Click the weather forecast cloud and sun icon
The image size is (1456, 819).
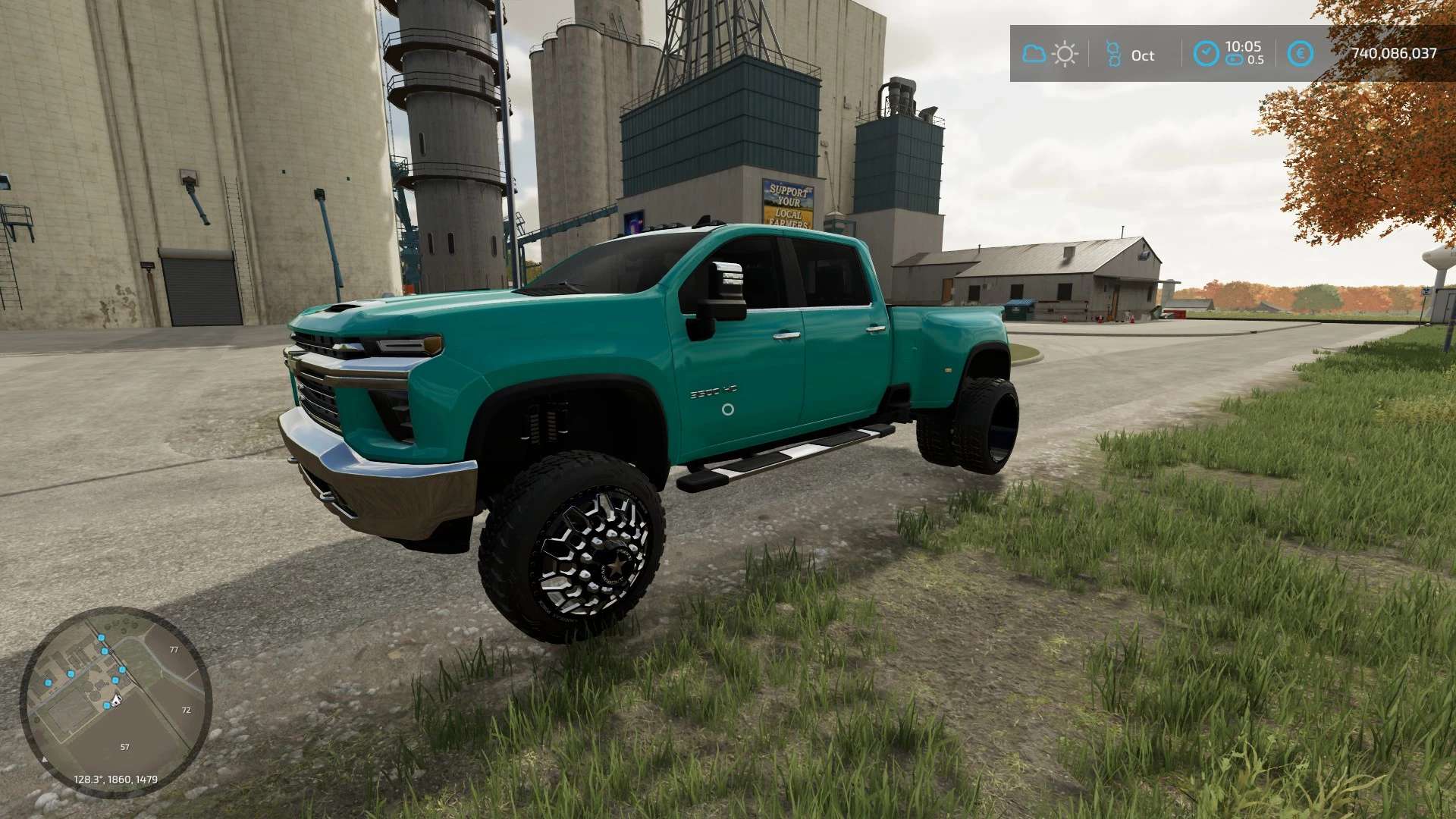[1050, 55]
